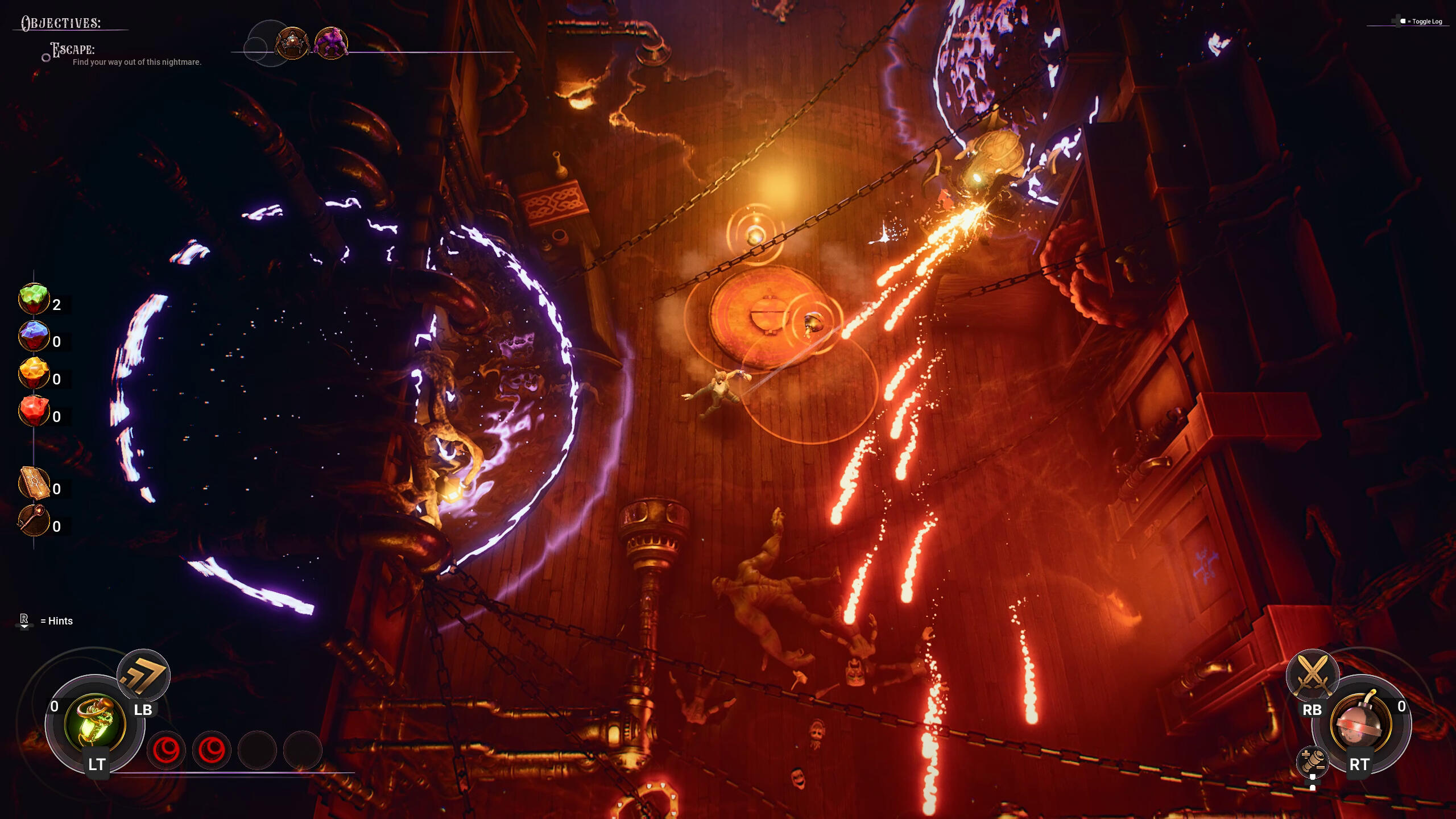The image size is (1456, 819).
Task: Activate the crossed swords attack ability
Action: click(x=1312, y=676)
